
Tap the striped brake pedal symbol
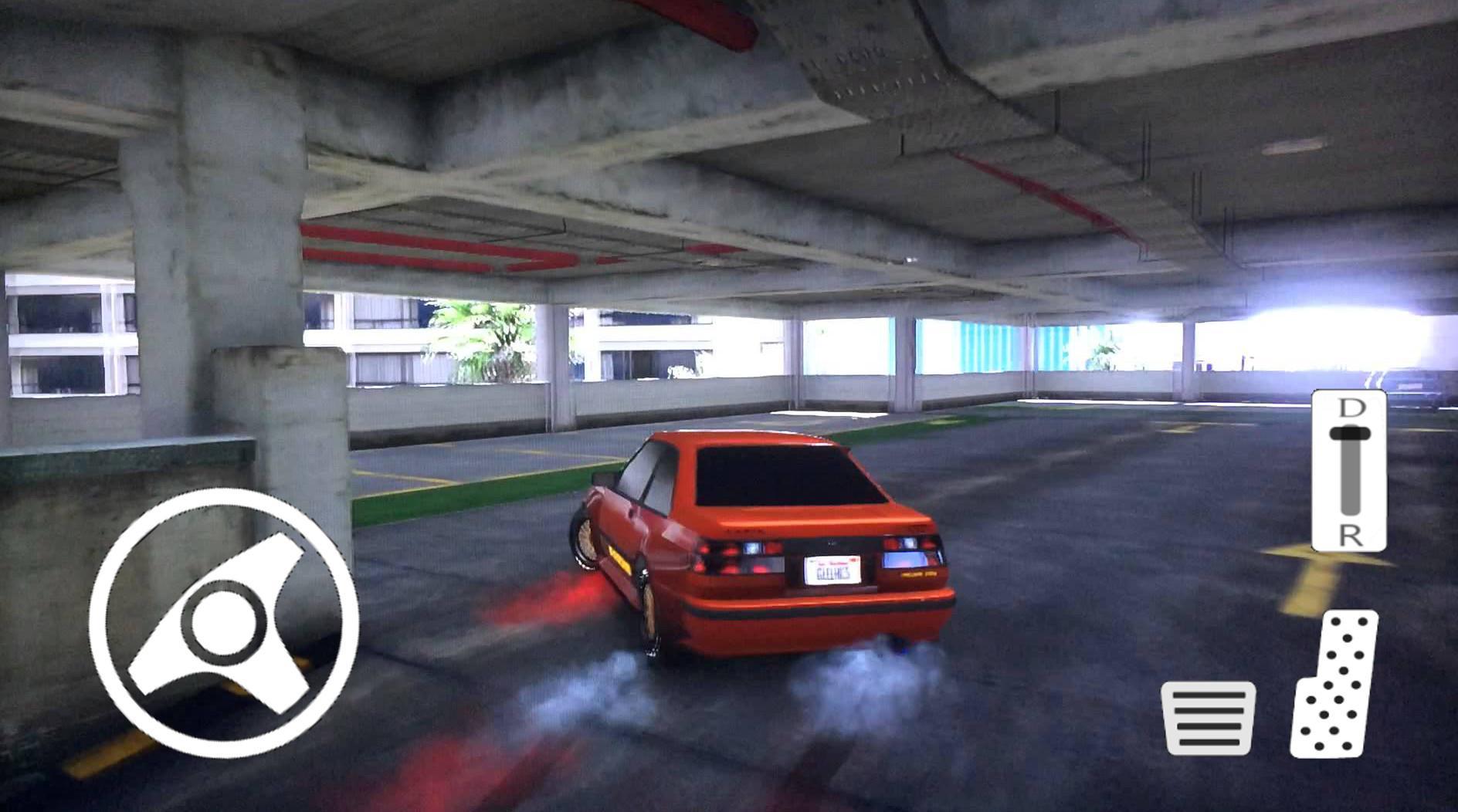1209,718
